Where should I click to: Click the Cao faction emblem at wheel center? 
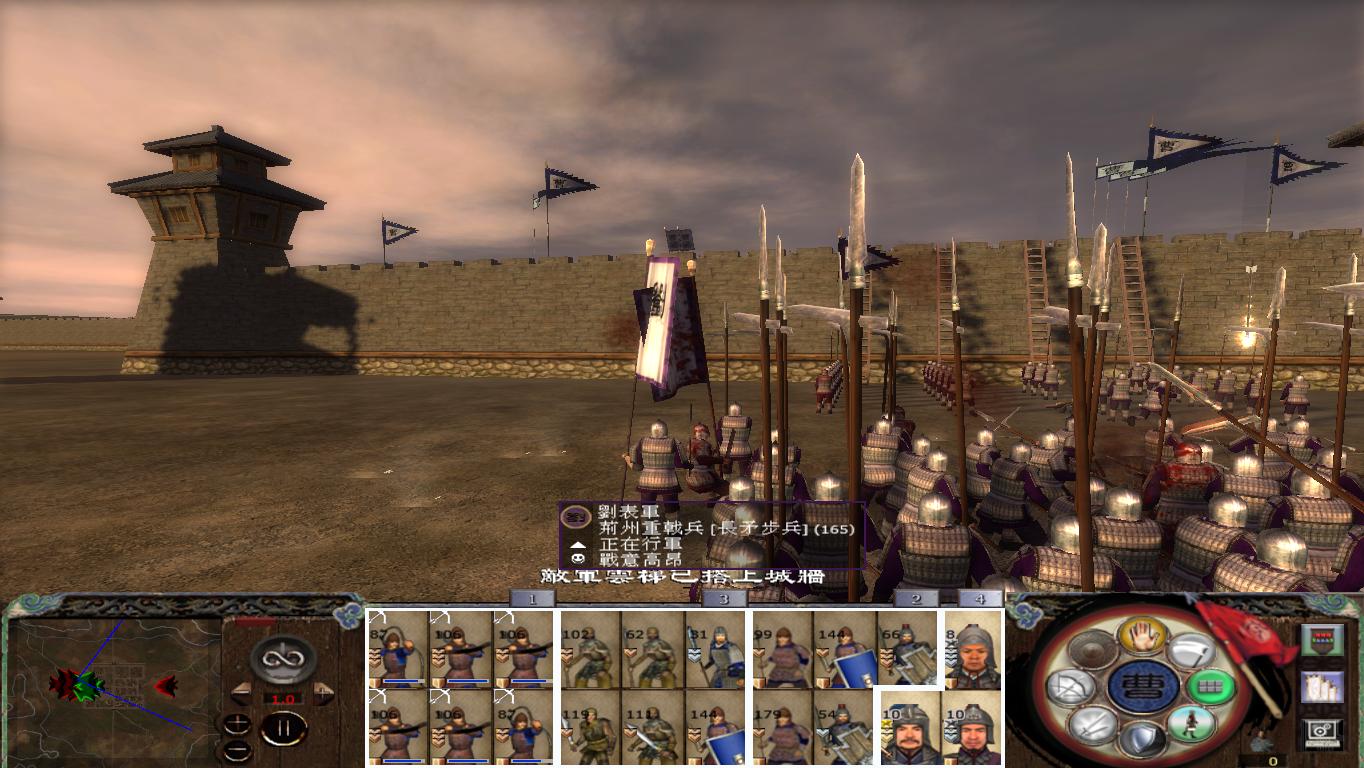pos(1143,686)
